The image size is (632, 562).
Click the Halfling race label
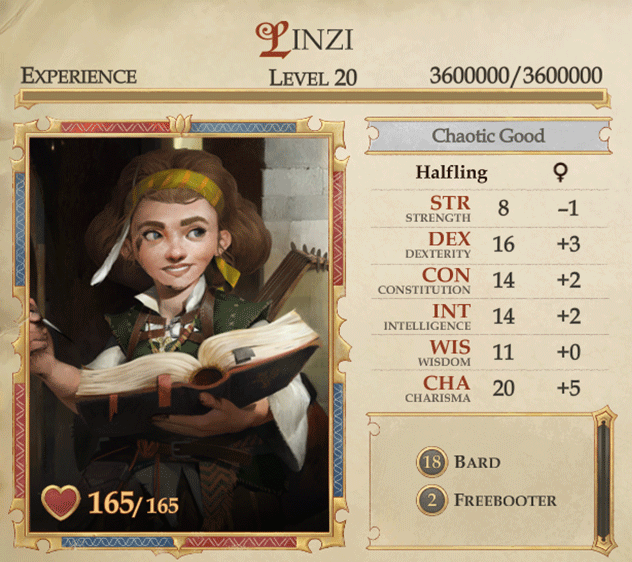pyautogui.click(x=452, y=172)
